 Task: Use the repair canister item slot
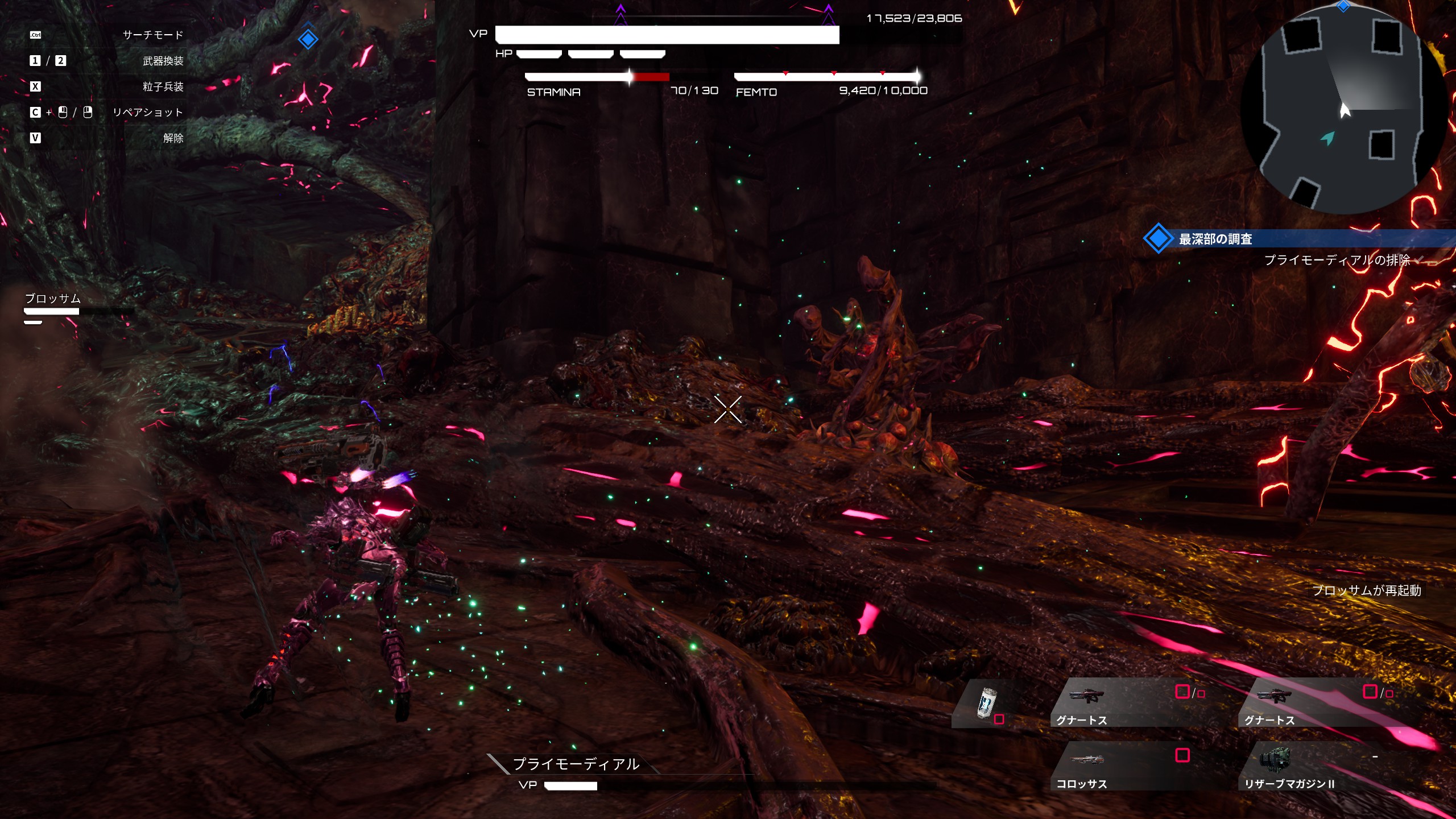point(987,704)
